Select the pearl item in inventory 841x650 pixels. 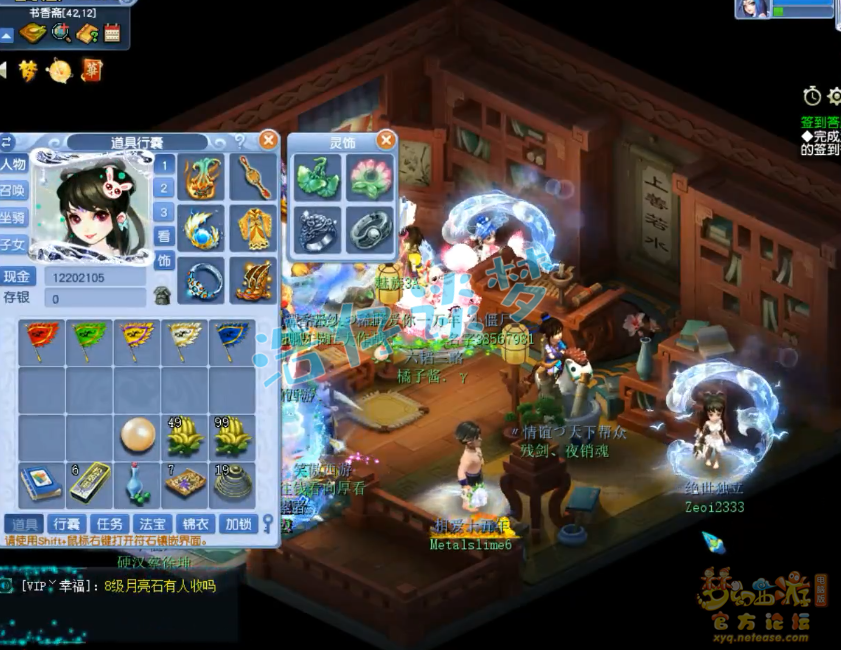pyautogui.click(x=137, y=437)
